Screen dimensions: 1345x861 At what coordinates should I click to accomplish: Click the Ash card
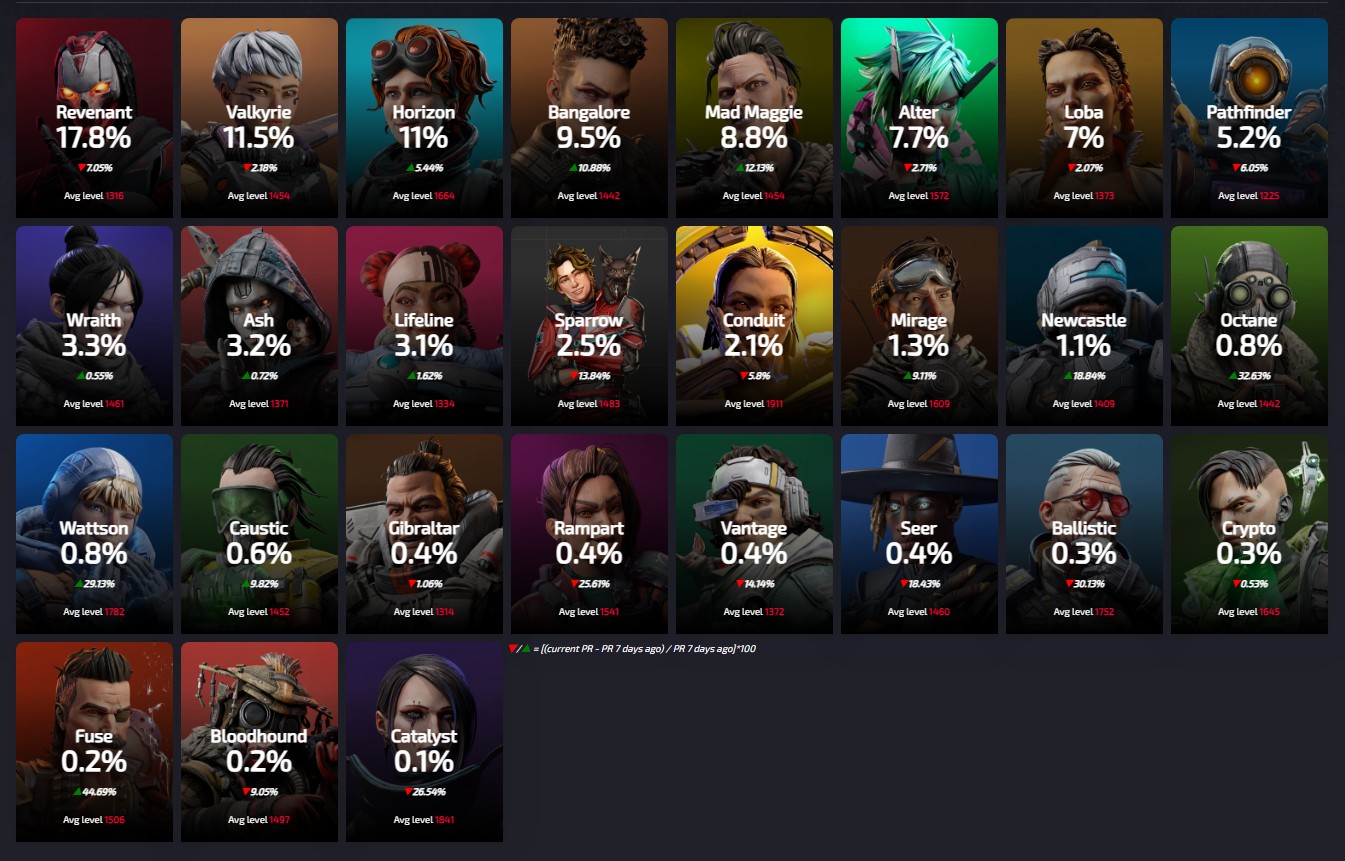point(259,326)
